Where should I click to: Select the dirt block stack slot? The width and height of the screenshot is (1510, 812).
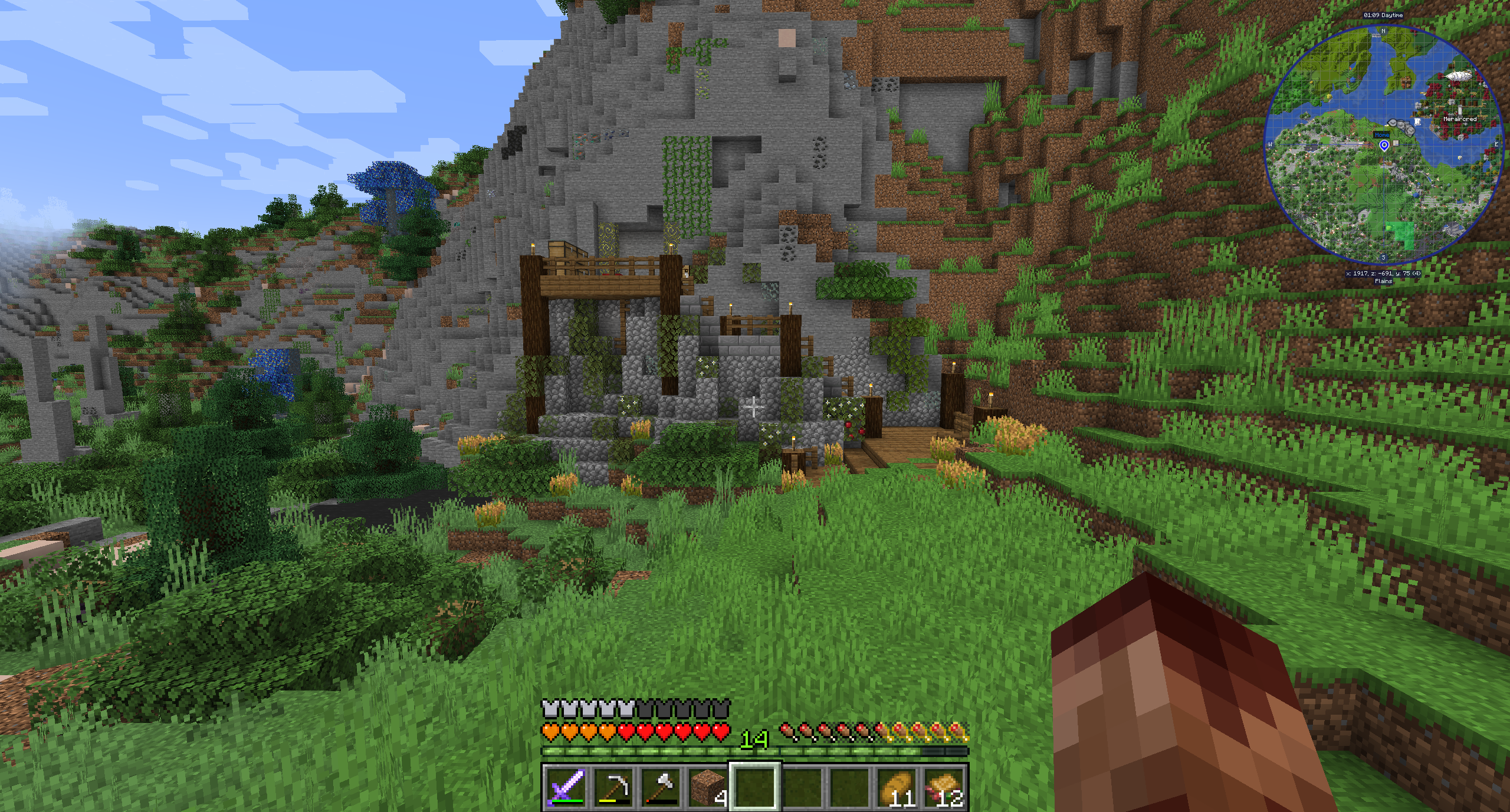708,787
